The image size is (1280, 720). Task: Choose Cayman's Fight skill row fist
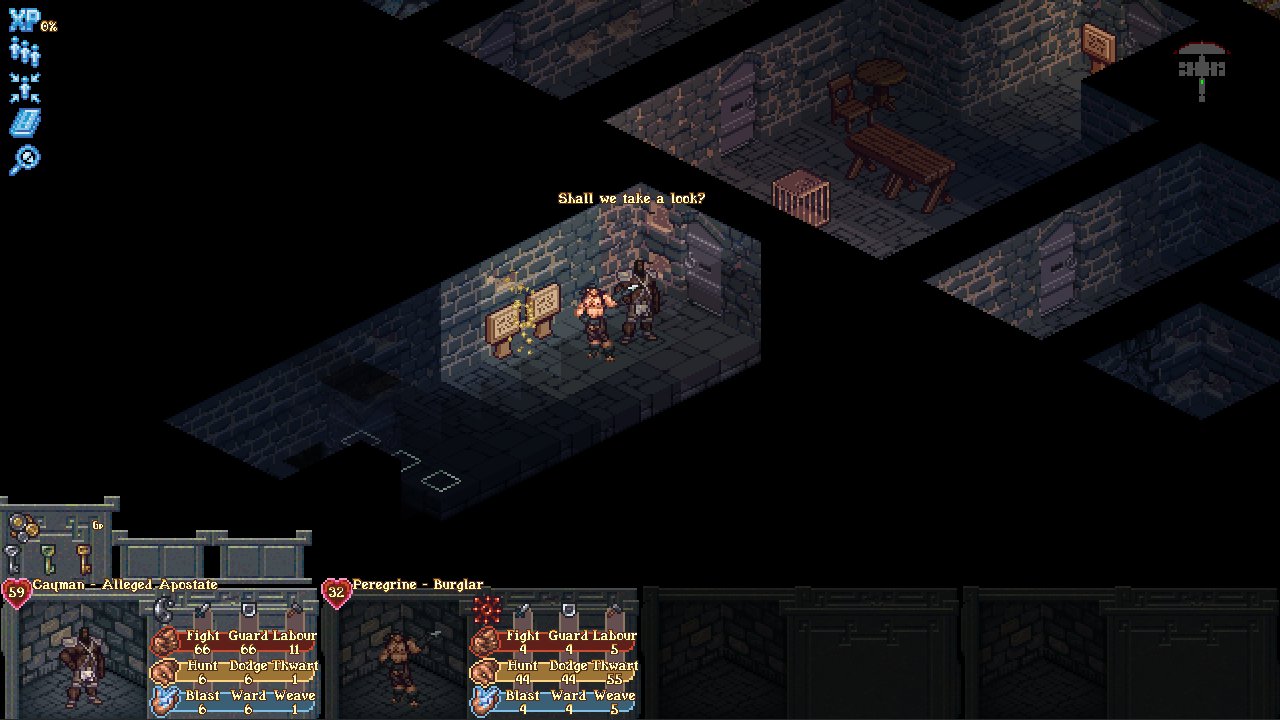[x=163, y=640]
